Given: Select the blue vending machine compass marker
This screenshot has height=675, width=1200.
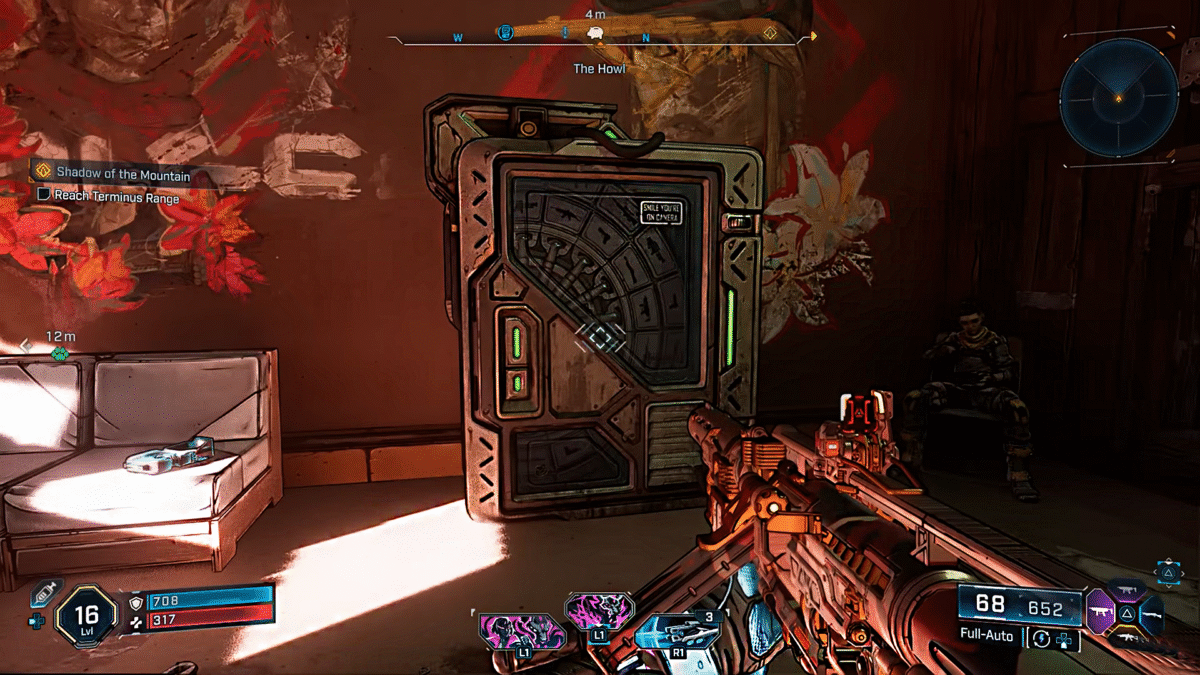Looking at the screenshot, I should point(506,33).
